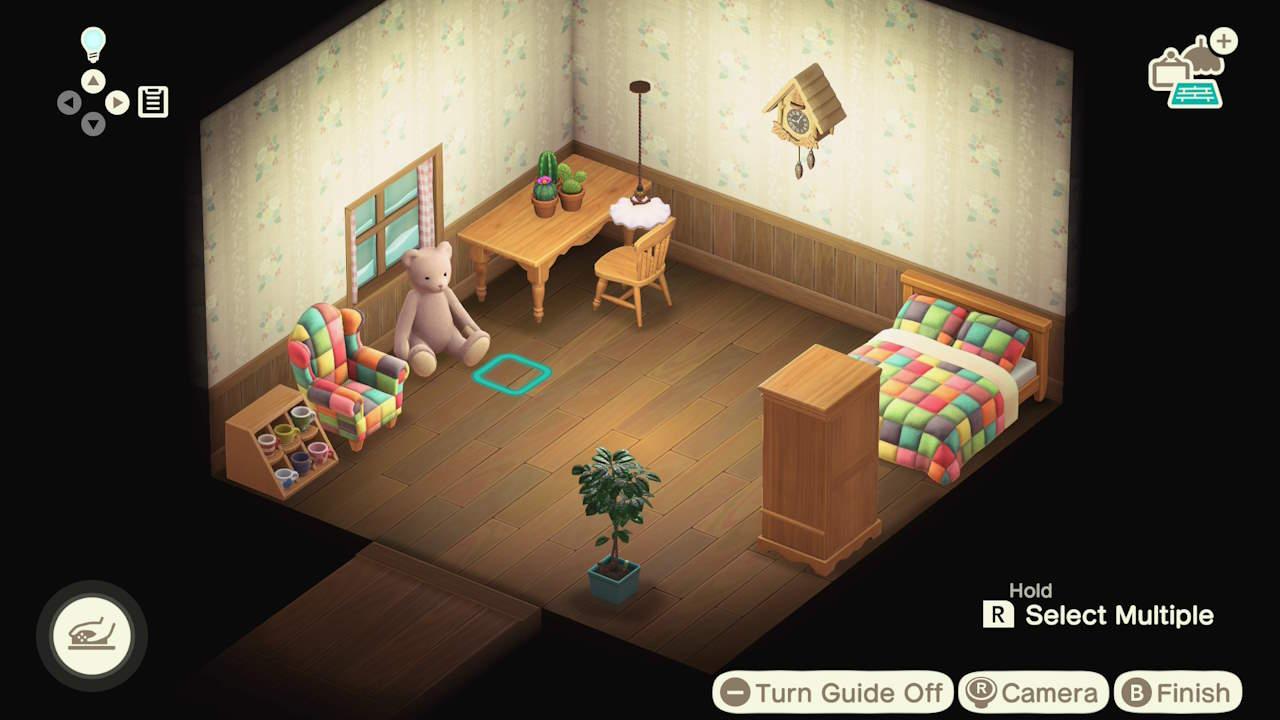Click the Finish button
Viewport: 1280px width, 720px height.
[1178, 692]
